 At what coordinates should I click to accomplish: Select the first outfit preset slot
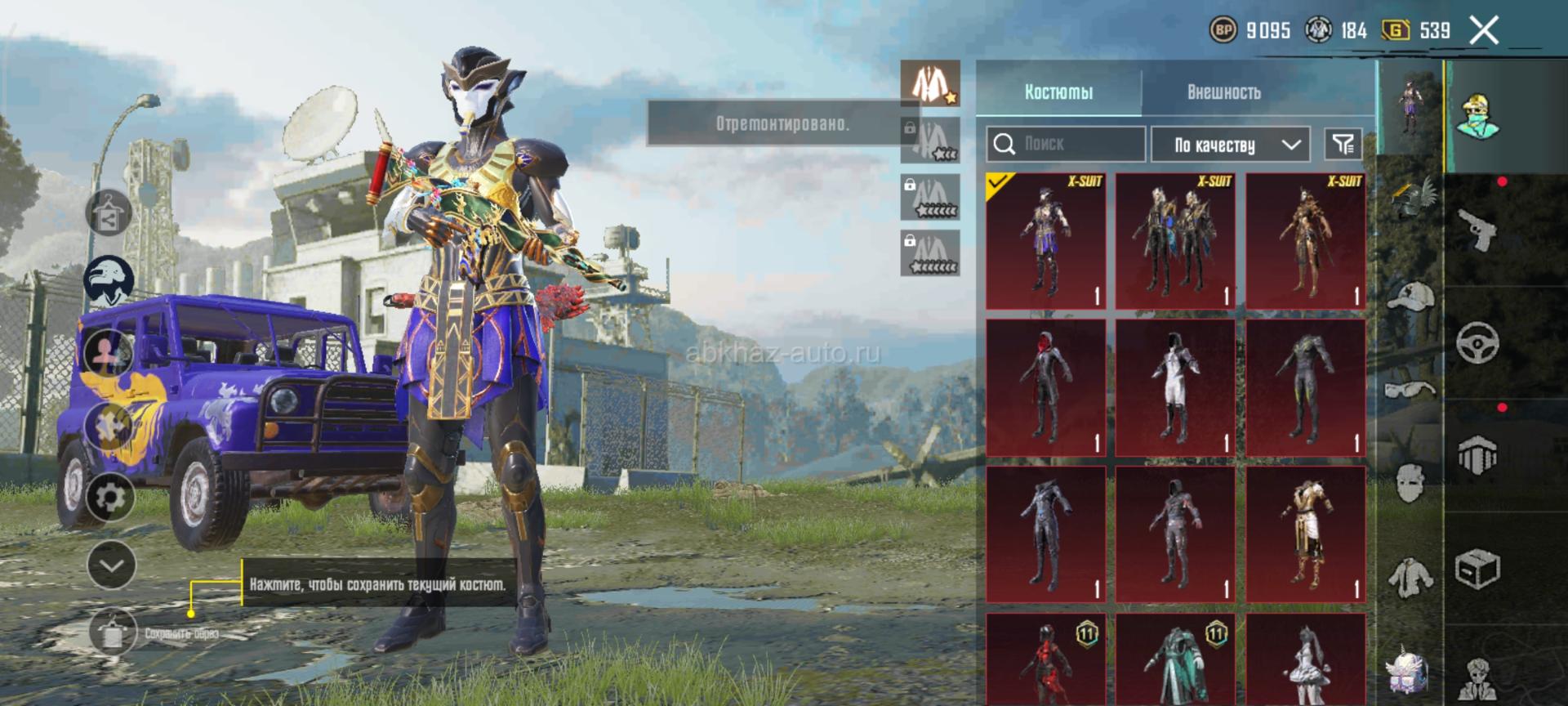click(930, 83)
